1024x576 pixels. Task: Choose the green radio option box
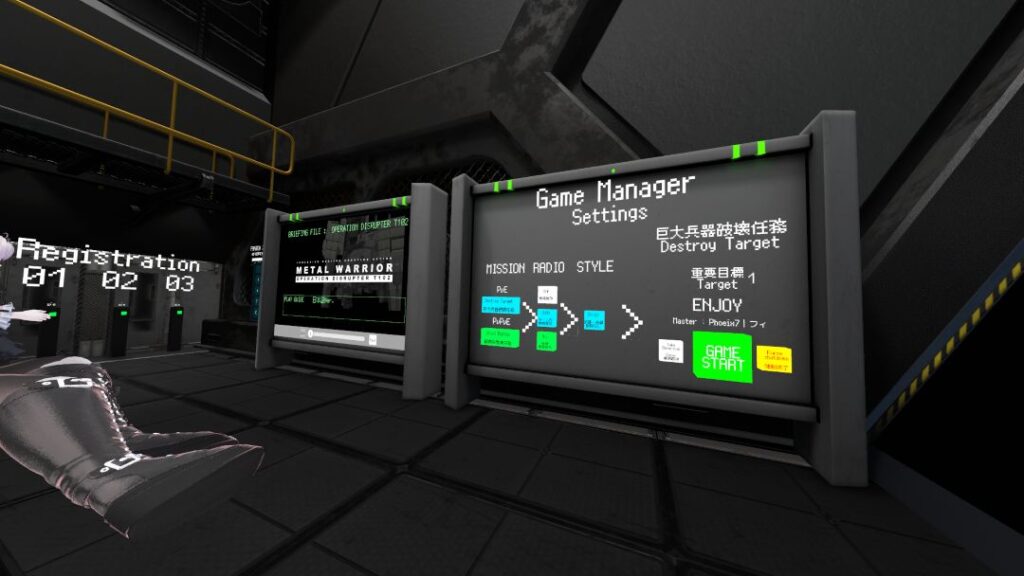546,342
